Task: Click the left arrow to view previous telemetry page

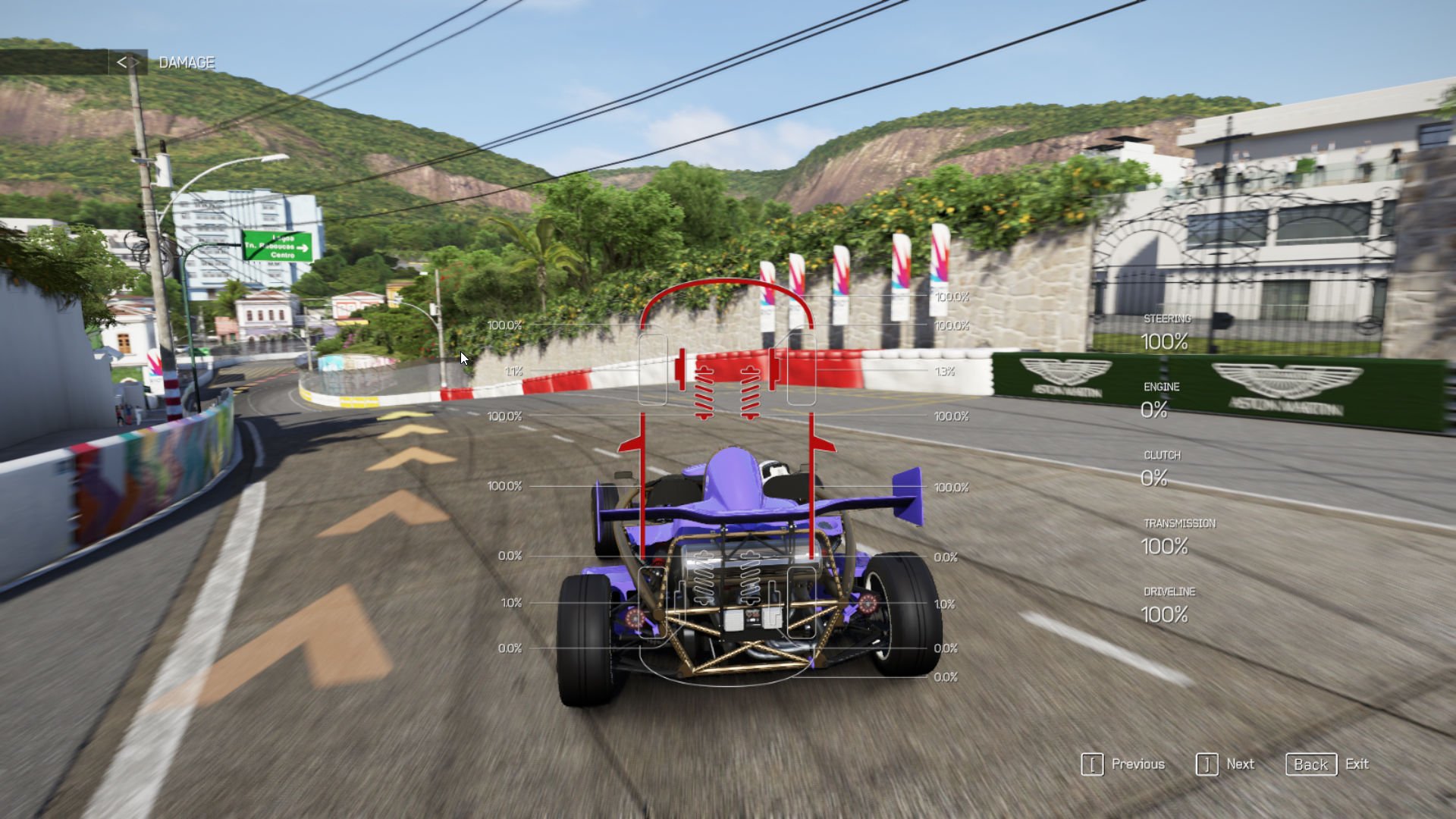Action: (123, 62)
